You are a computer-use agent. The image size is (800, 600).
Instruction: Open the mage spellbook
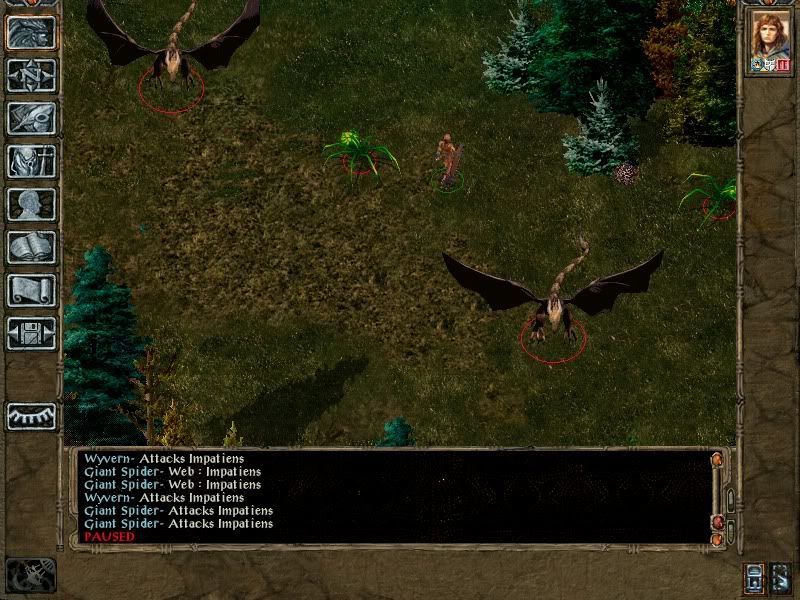31,247
